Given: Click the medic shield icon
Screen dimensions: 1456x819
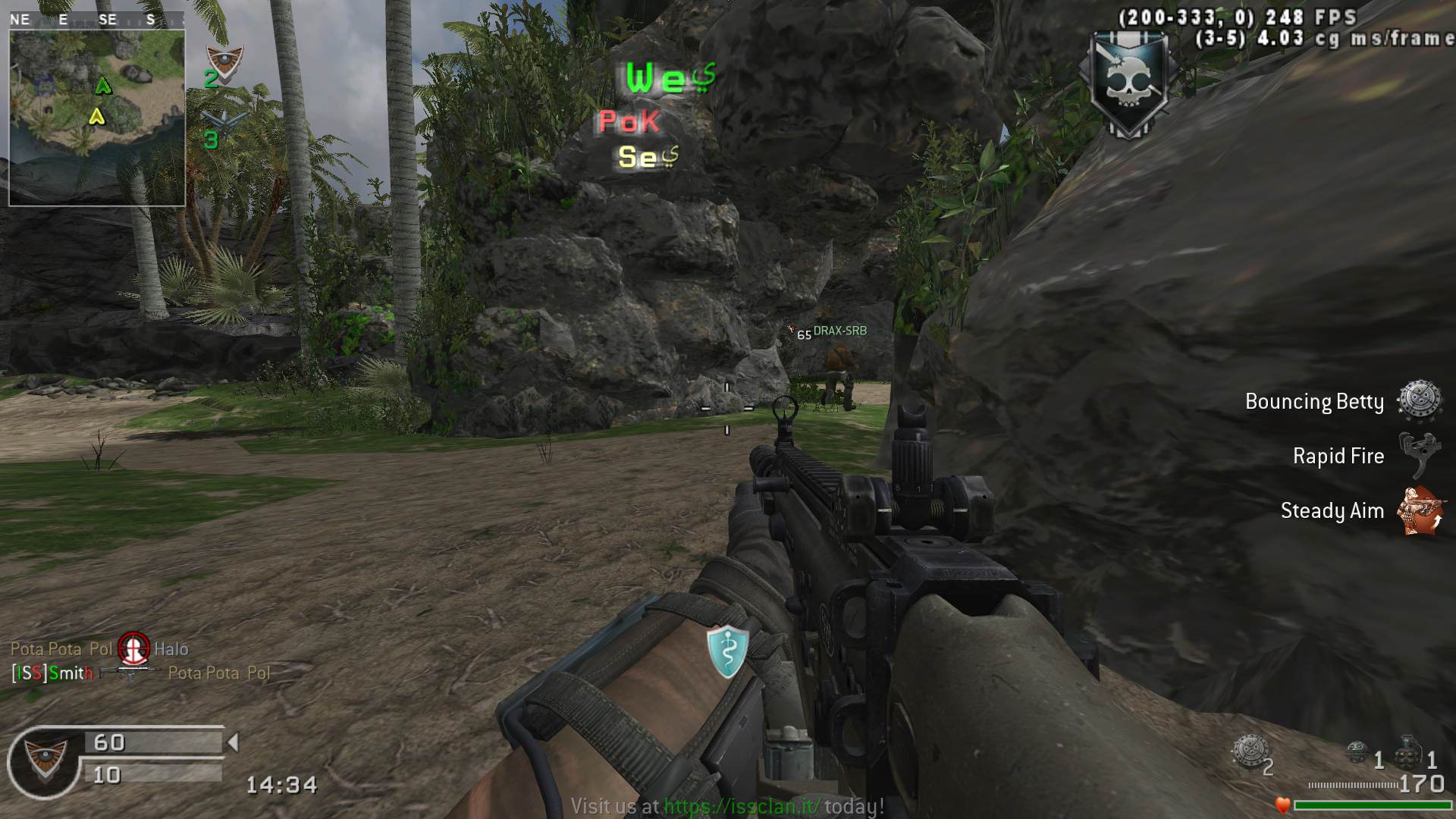Looking at the screenshot, I should pyautogui.click(x=727, y=650).
